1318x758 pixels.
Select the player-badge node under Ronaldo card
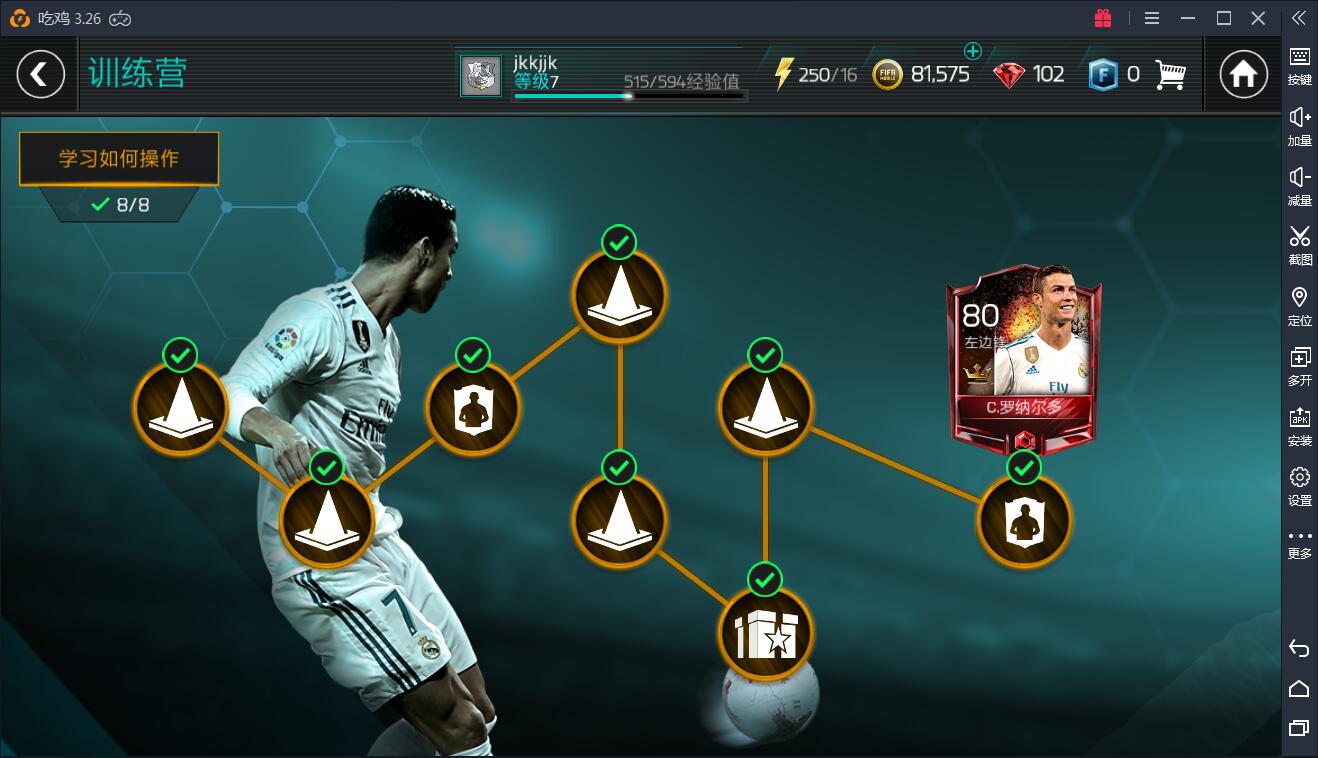(1024, 521)
